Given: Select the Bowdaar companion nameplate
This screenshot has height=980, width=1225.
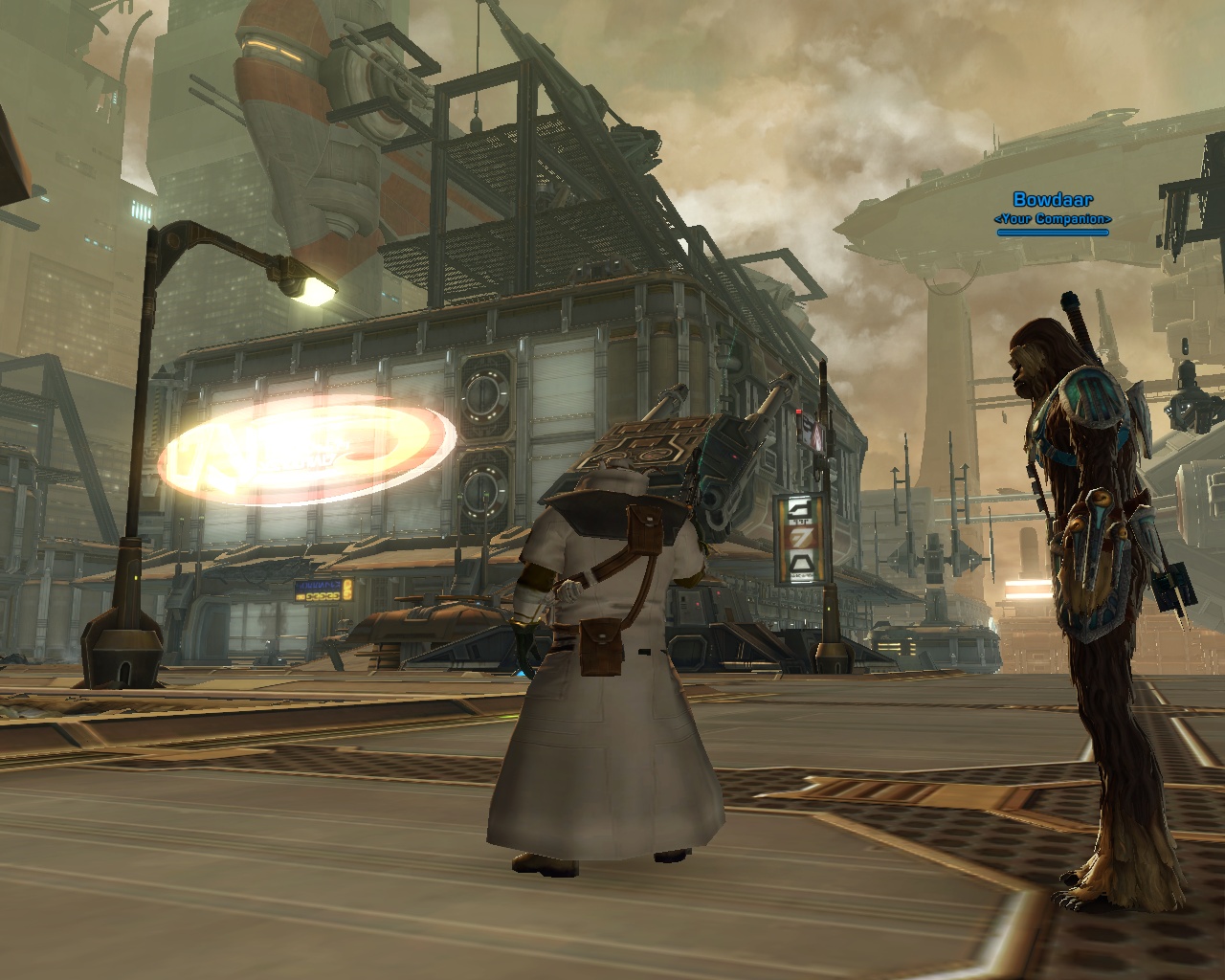Looking at the screenshot, I should [x=1053, y=201].
